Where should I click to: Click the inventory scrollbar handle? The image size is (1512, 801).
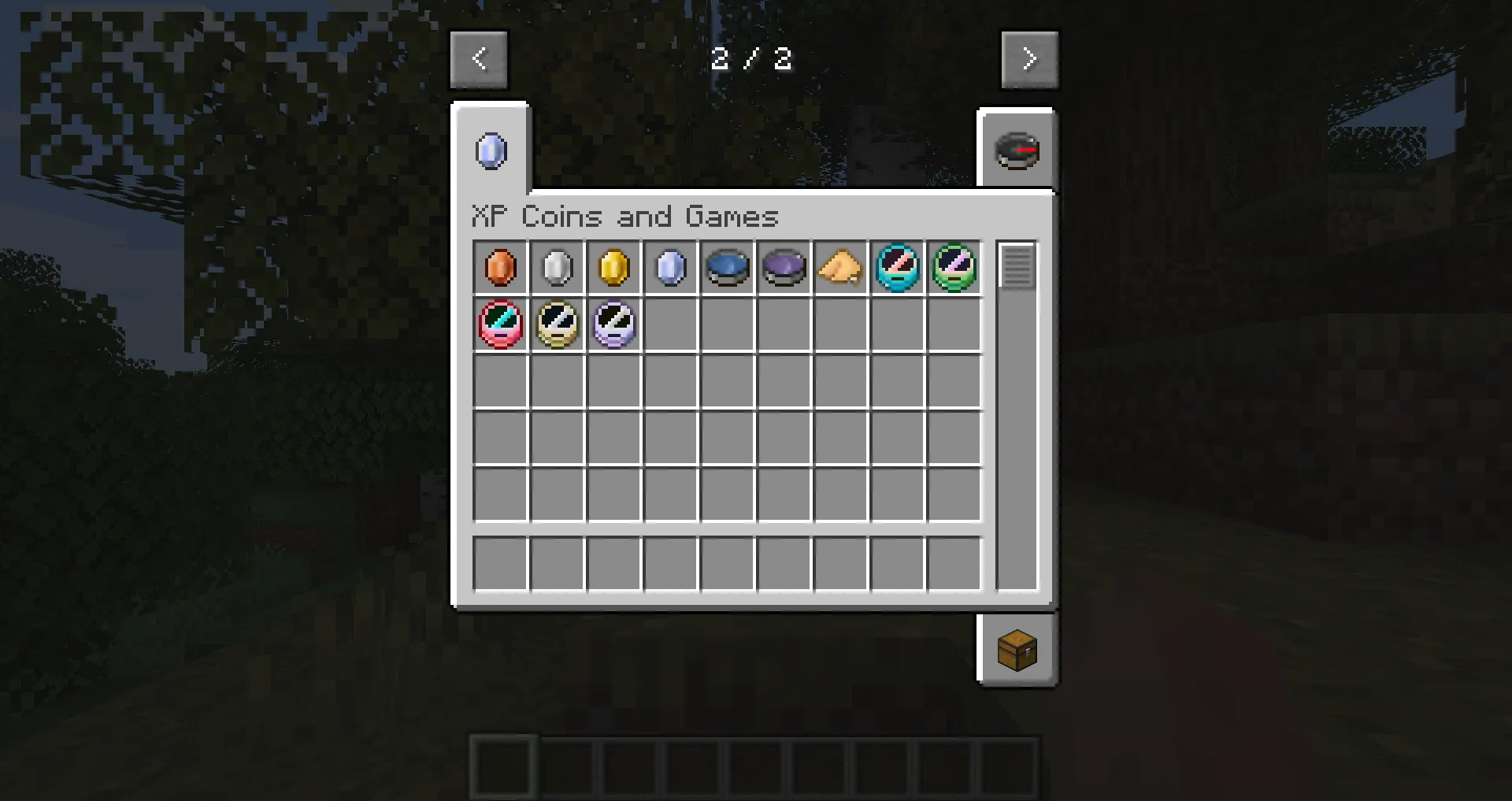(x=1017, y=265)
